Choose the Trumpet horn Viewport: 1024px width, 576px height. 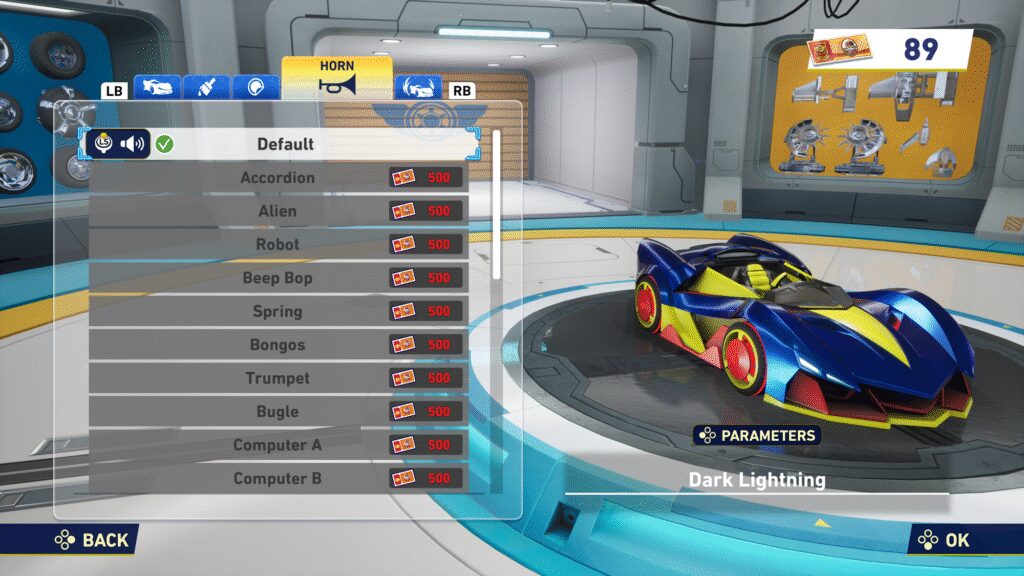click(278, 378)
